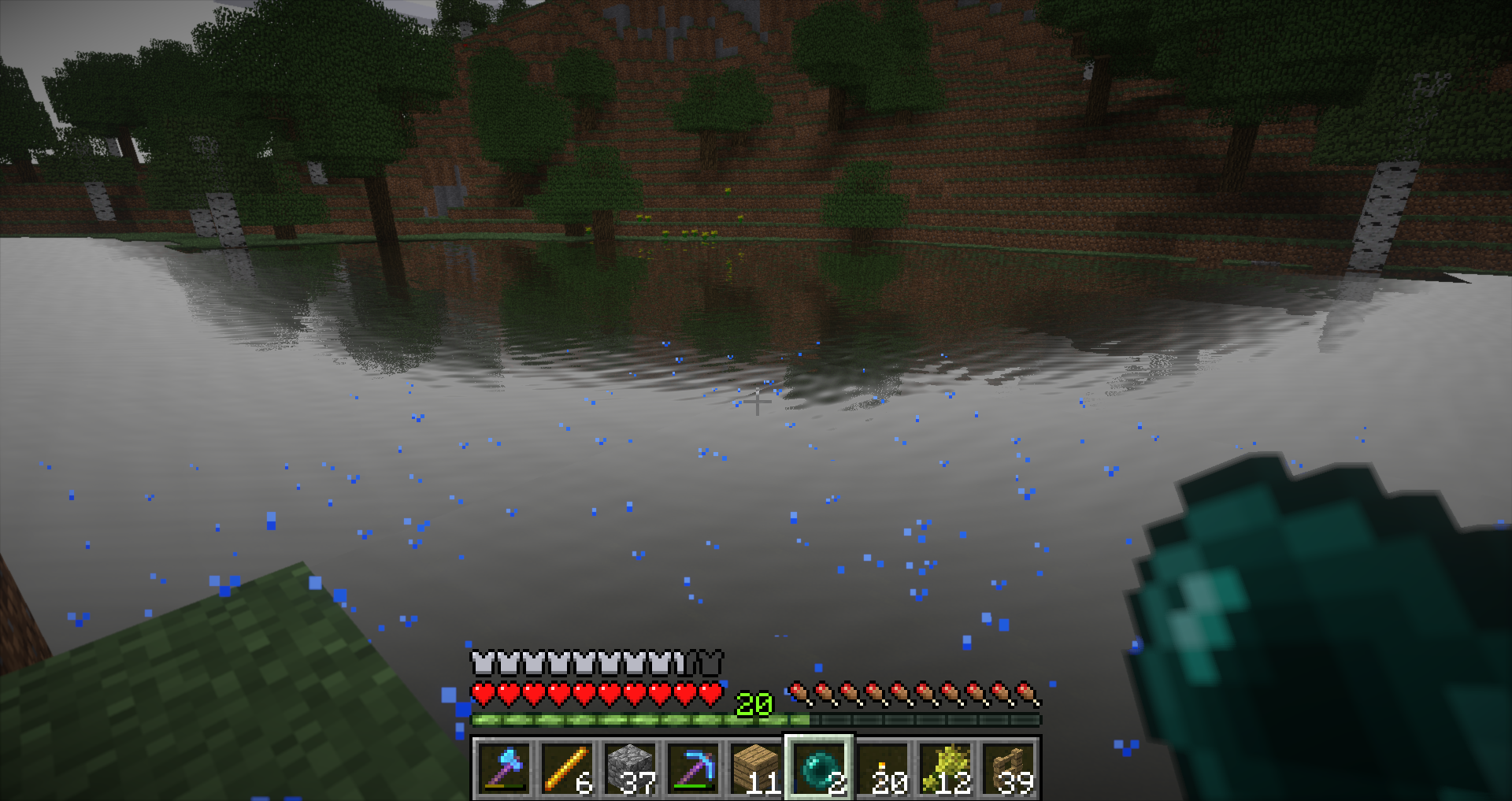The width and height of the screenshot is (1512, 801).
Task: Select the wooden planks slot
Action: pyautogui.click(x=756, y=768)
